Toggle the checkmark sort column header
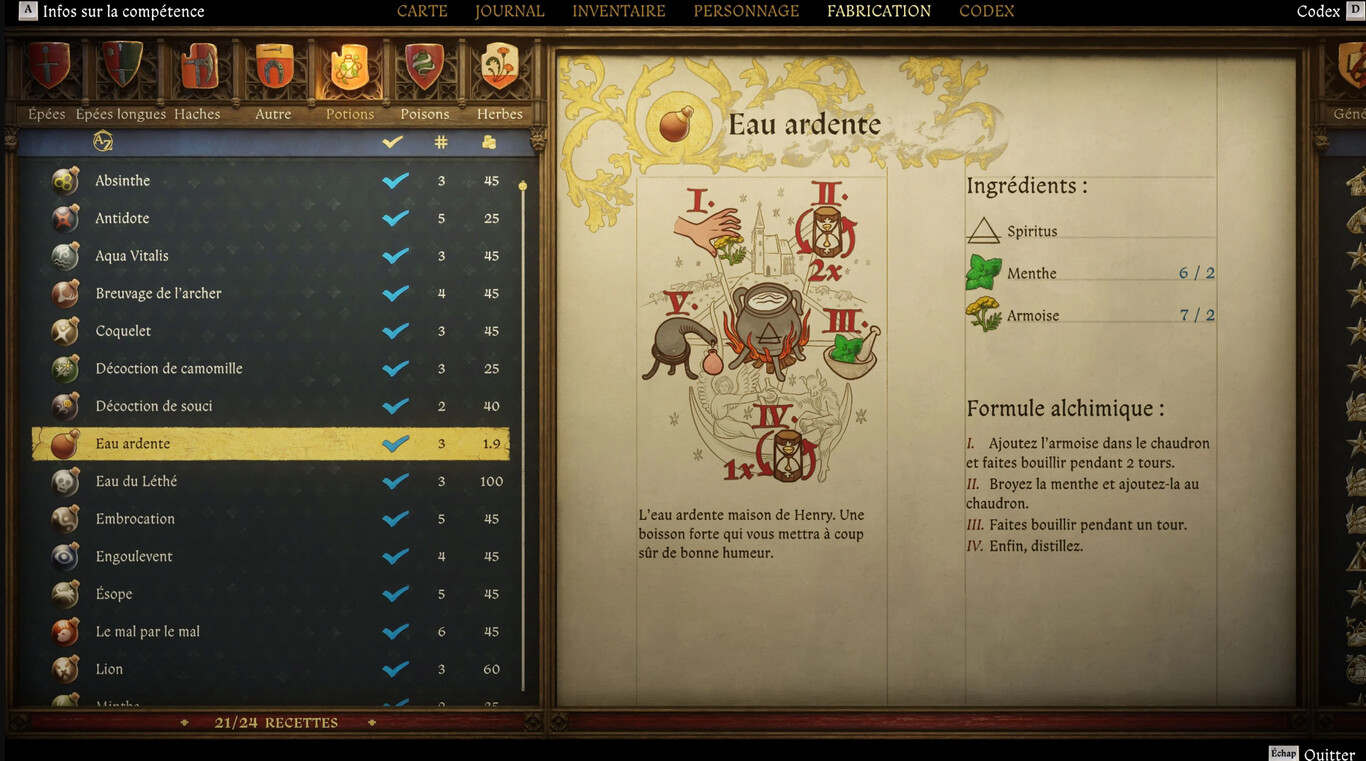Screen dimensions: 1366x761 392,141
